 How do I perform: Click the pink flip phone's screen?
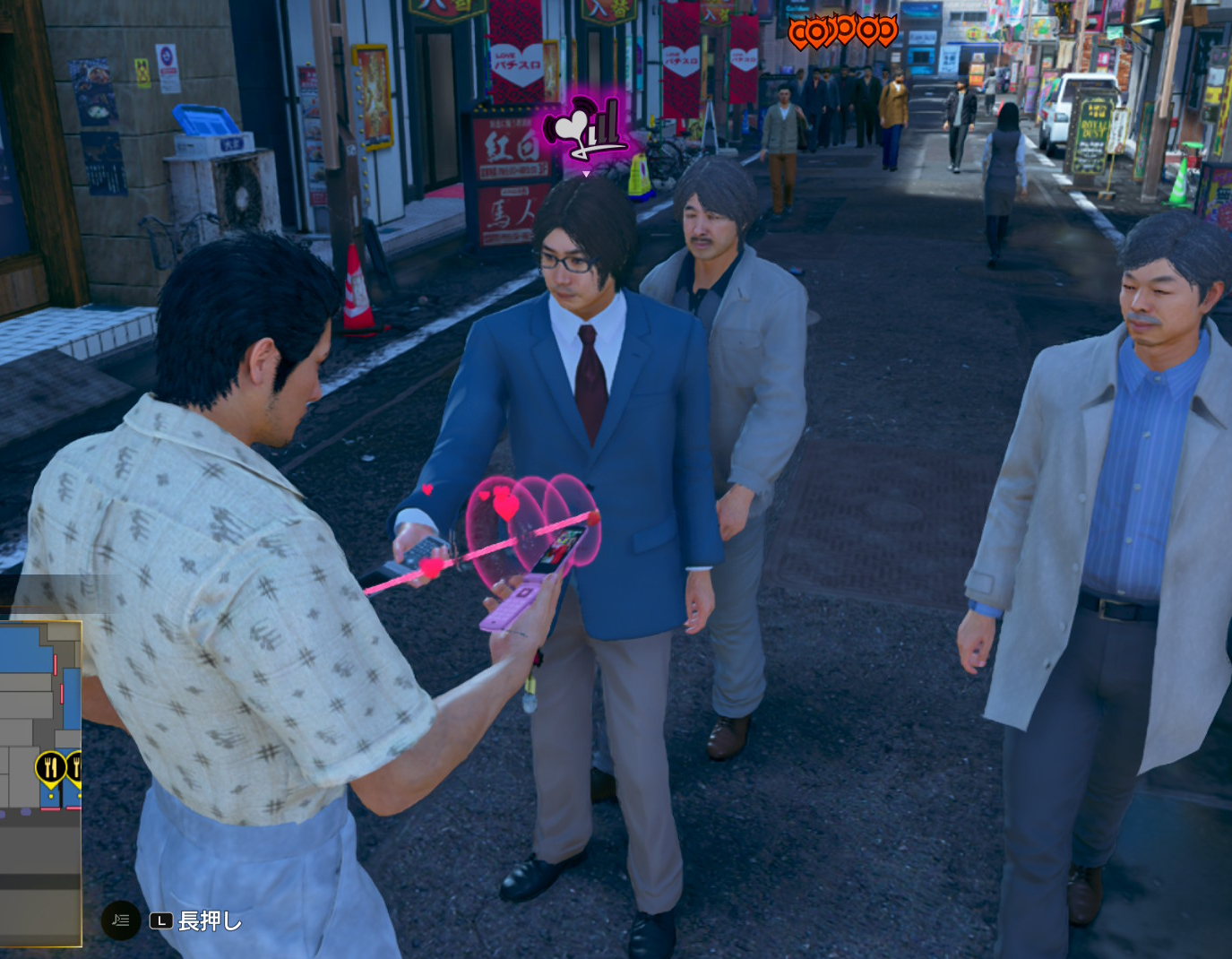coord(558,548)
